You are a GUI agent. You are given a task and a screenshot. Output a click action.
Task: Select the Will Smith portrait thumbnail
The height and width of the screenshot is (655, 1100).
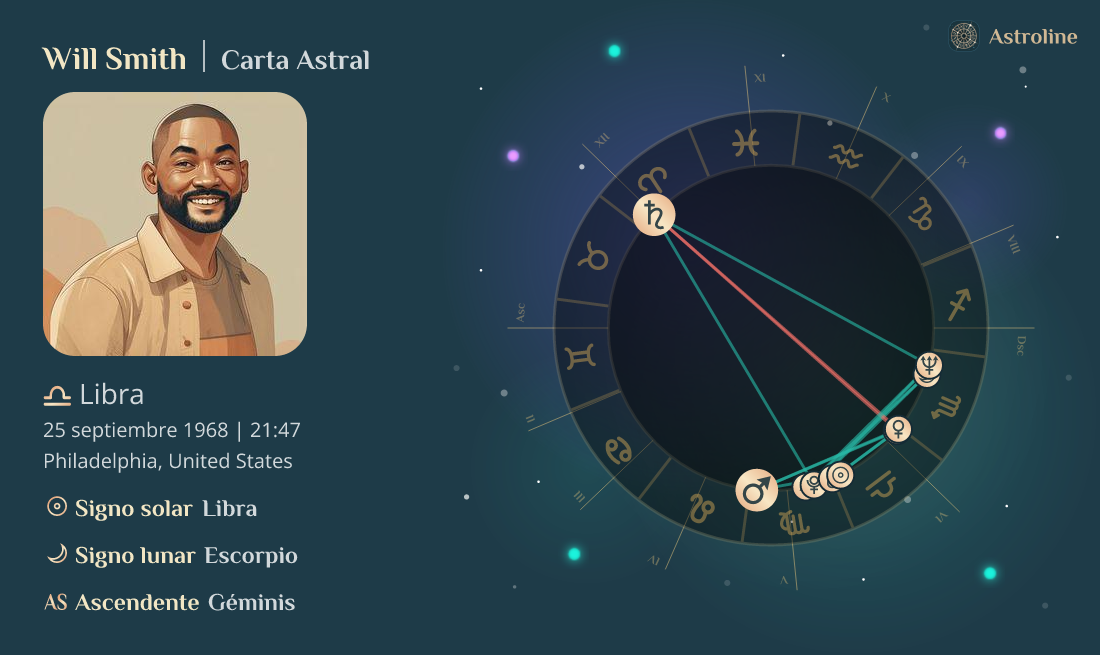tap(175, 224)
